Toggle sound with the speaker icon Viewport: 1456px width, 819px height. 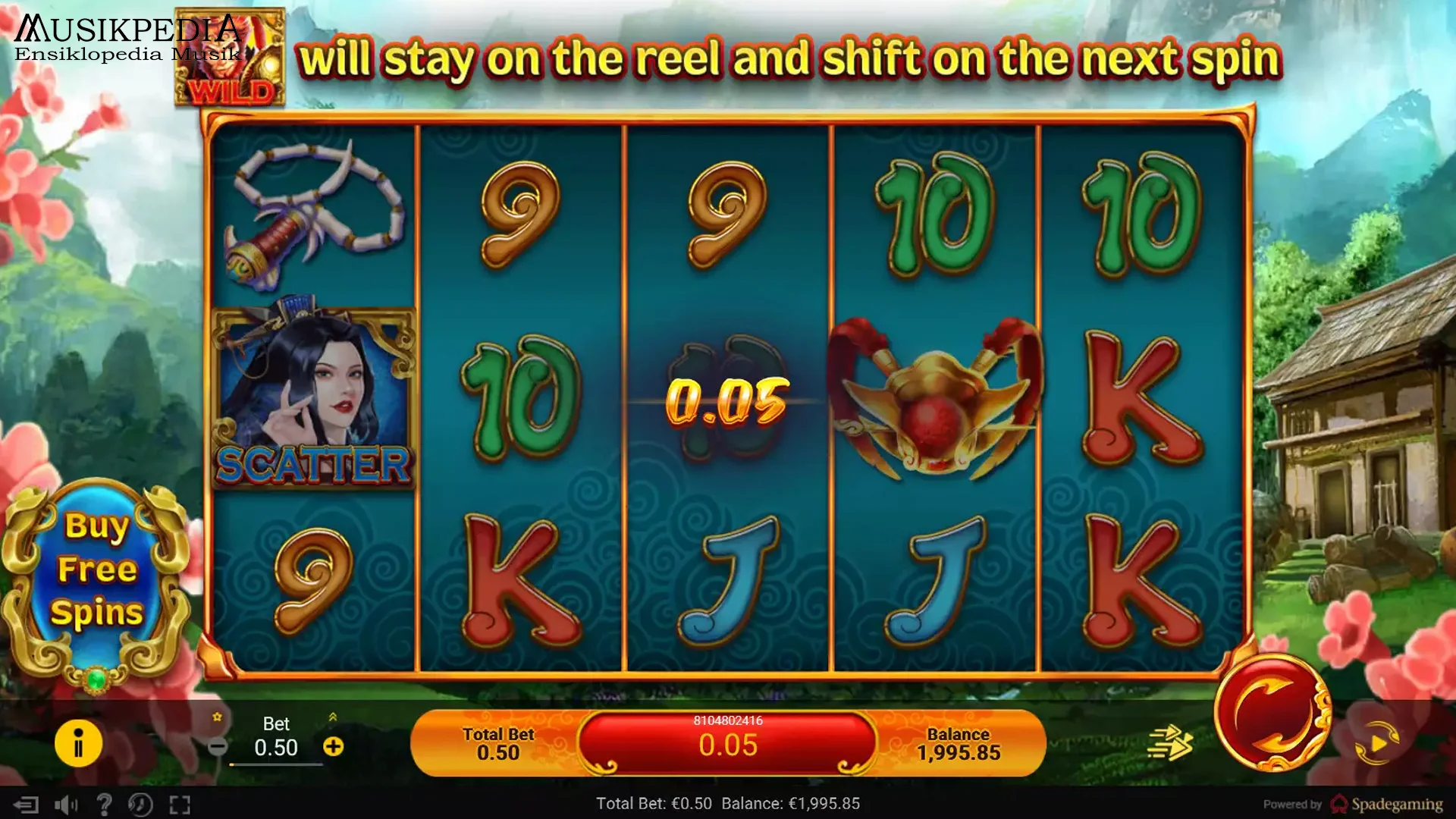pyautogui.click(x=66, y=805)
